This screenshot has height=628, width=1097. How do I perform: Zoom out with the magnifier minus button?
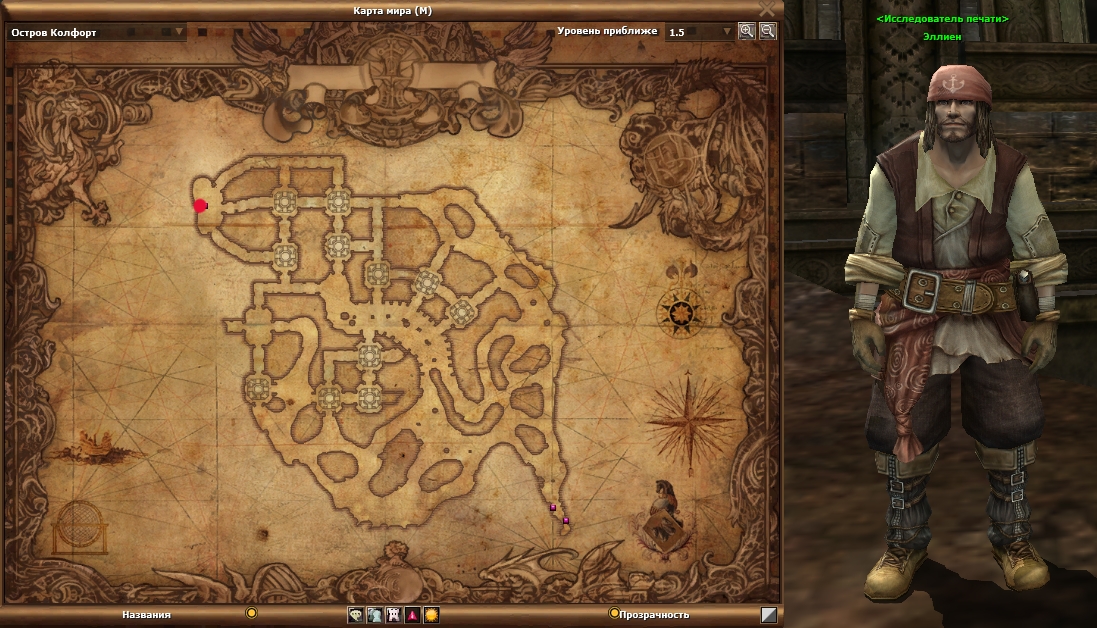tap(767, 31)
